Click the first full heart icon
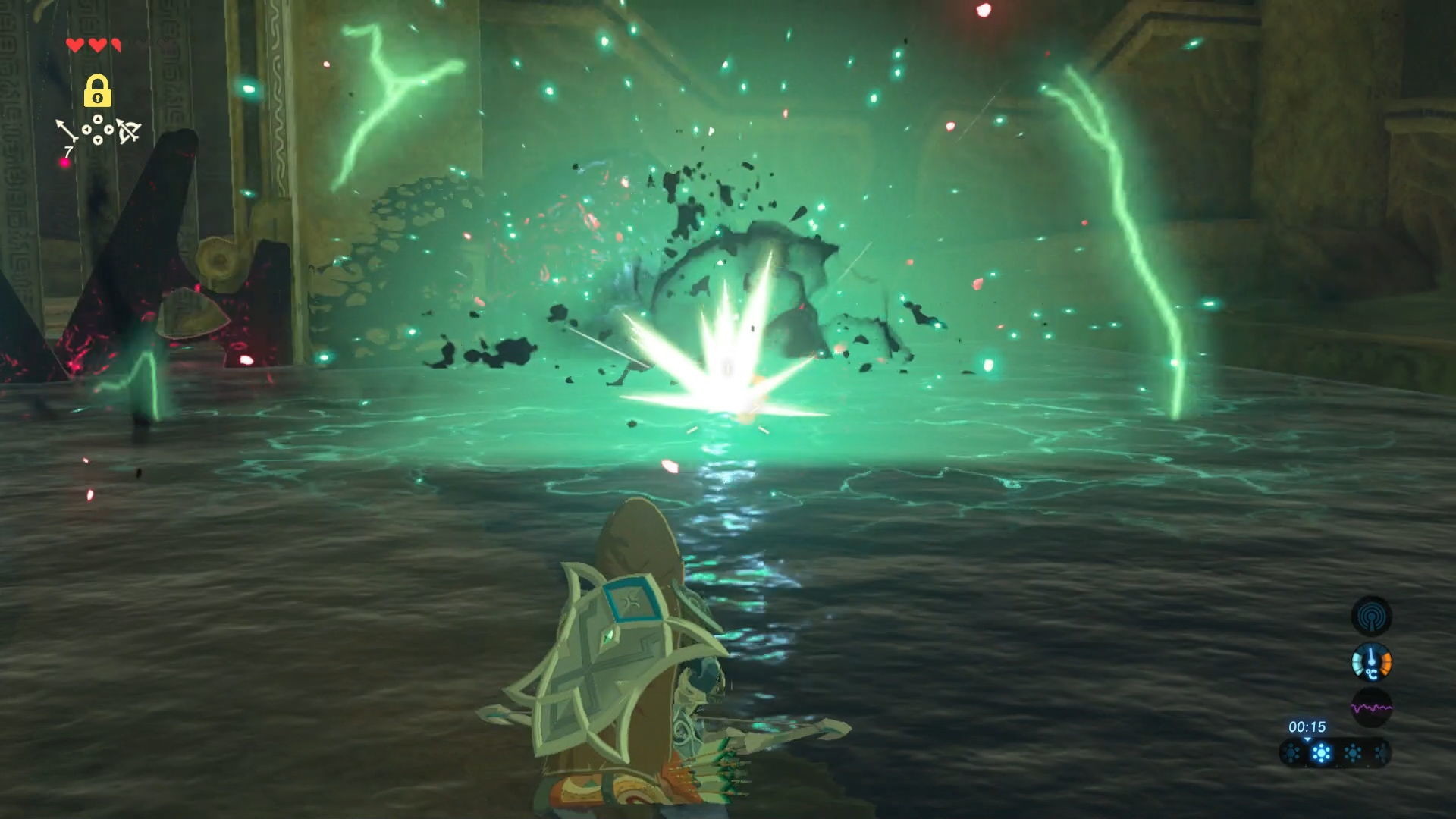This screenshot has width=1456, height=819. click(x=75, y=46)
